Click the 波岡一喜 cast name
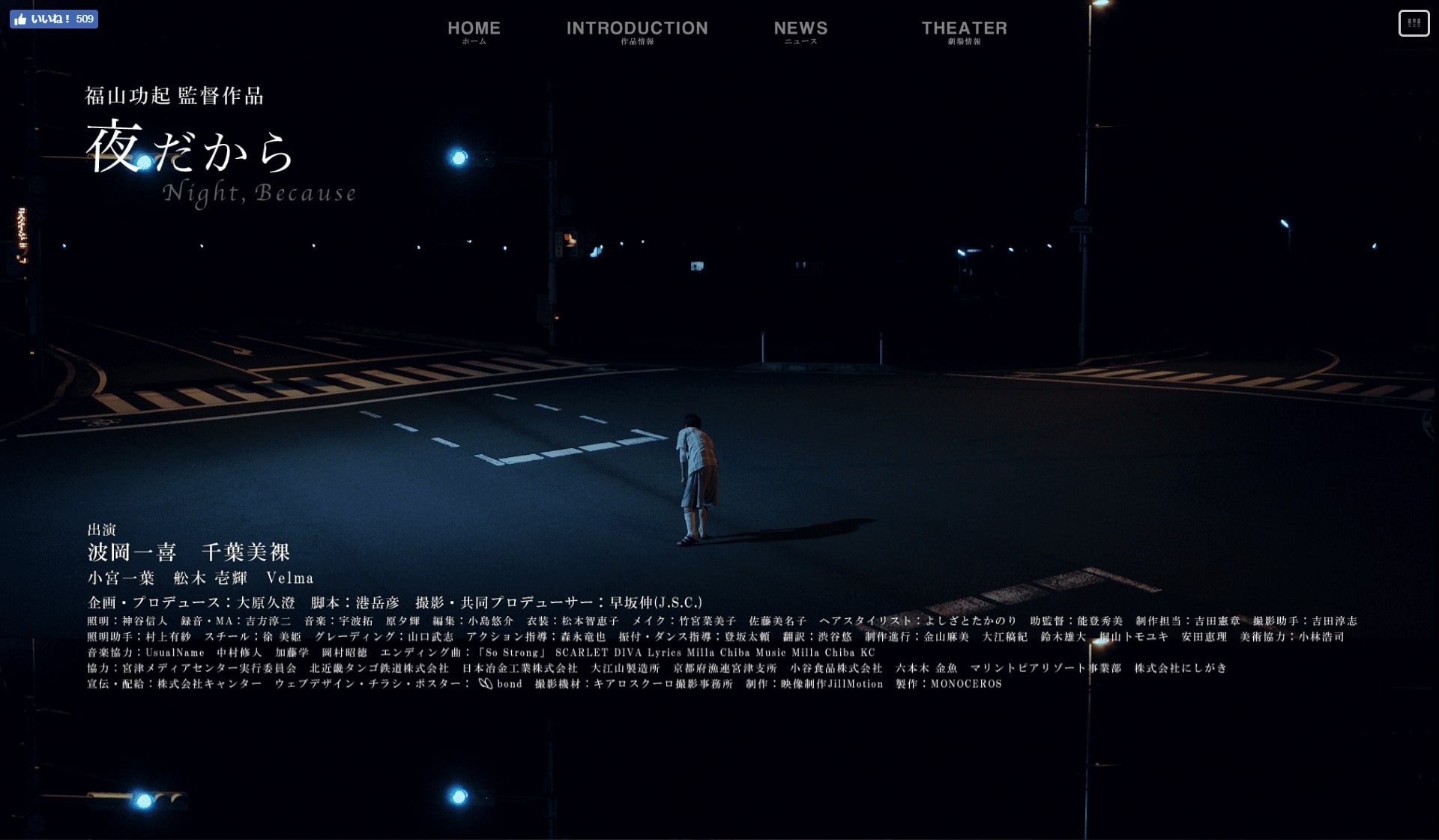 131,552
